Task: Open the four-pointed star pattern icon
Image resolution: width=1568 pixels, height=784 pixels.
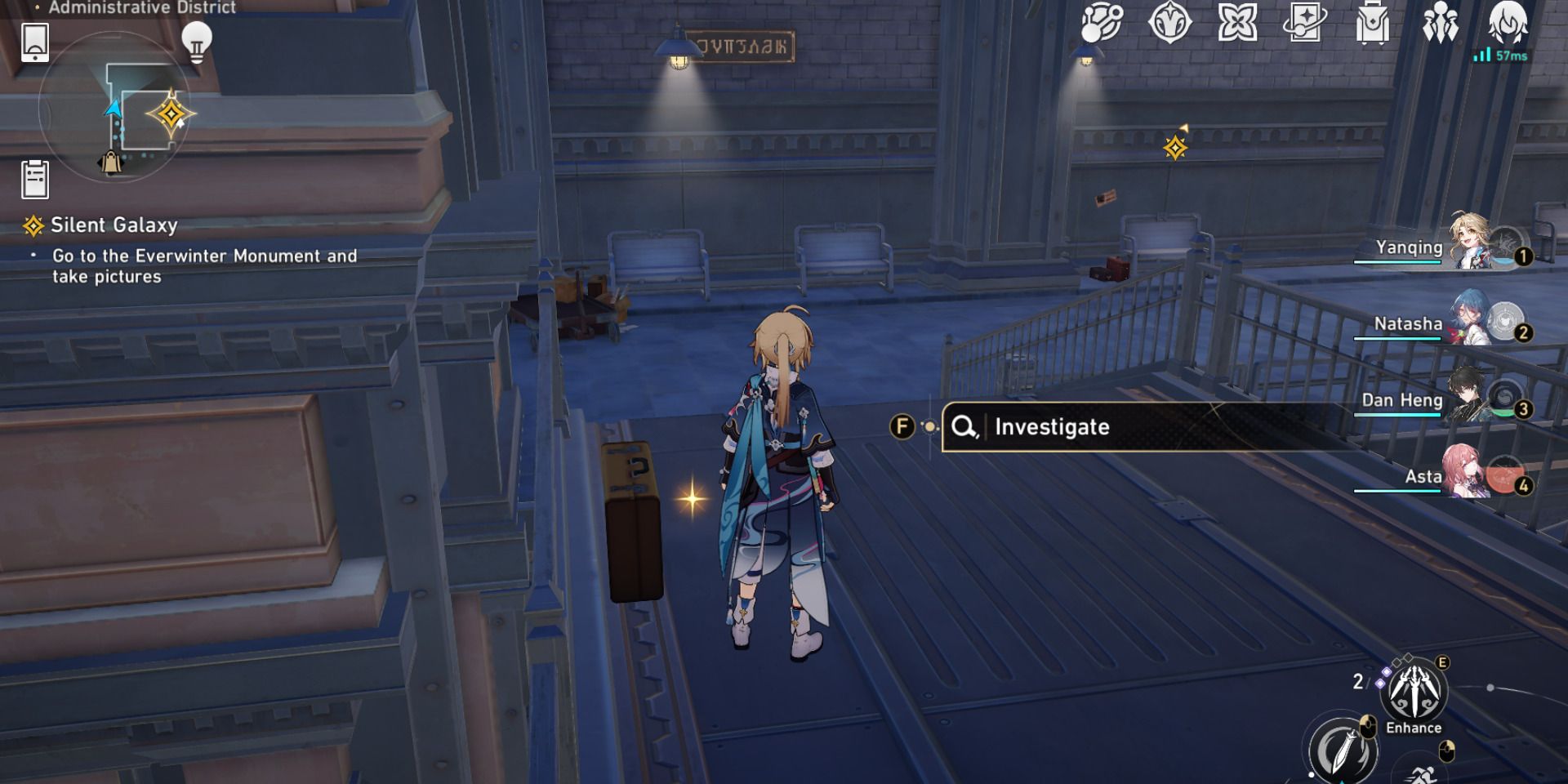Action: [x=1237, y=23]
